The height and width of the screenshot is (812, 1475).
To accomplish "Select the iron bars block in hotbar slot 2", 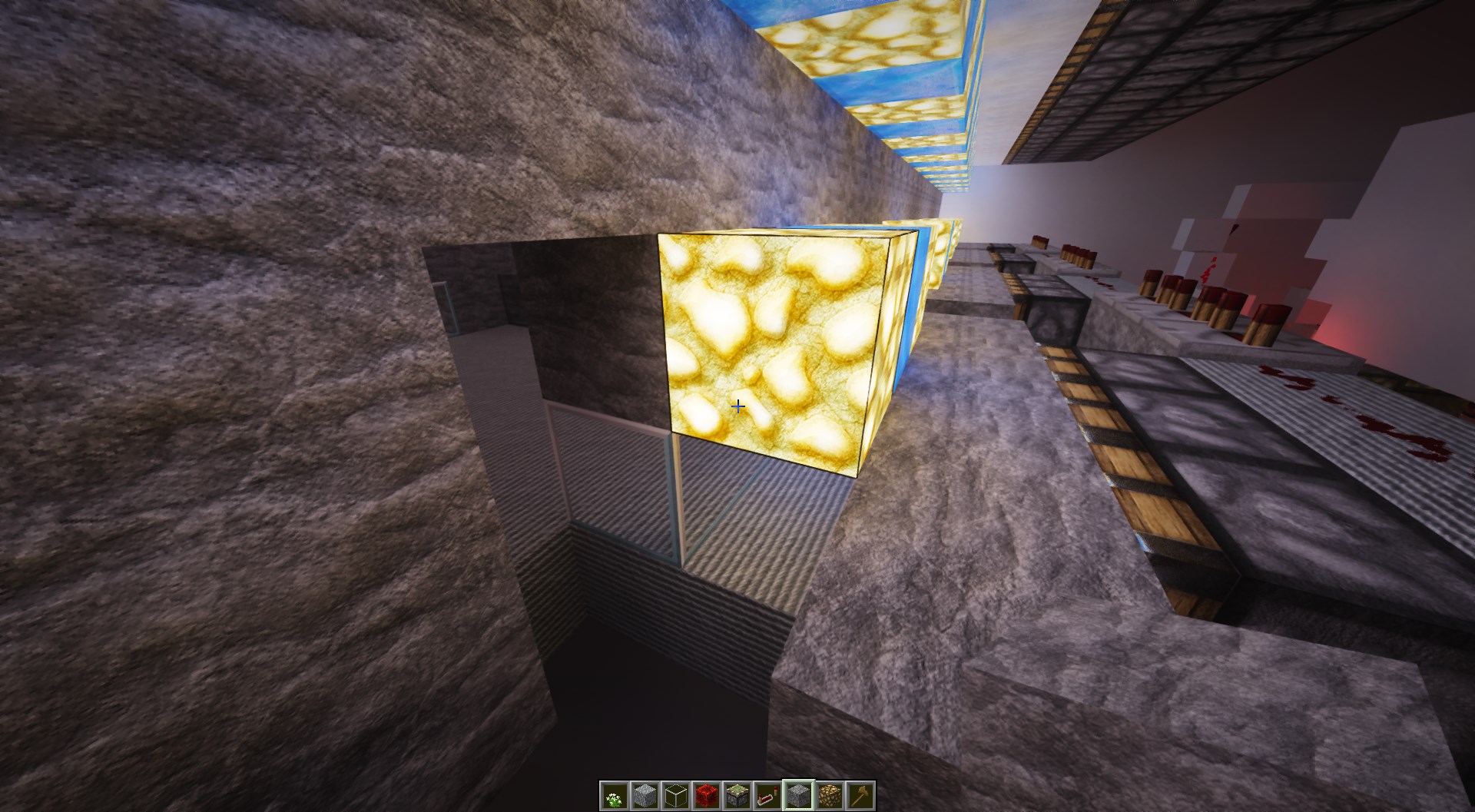I will coord(644,797).
